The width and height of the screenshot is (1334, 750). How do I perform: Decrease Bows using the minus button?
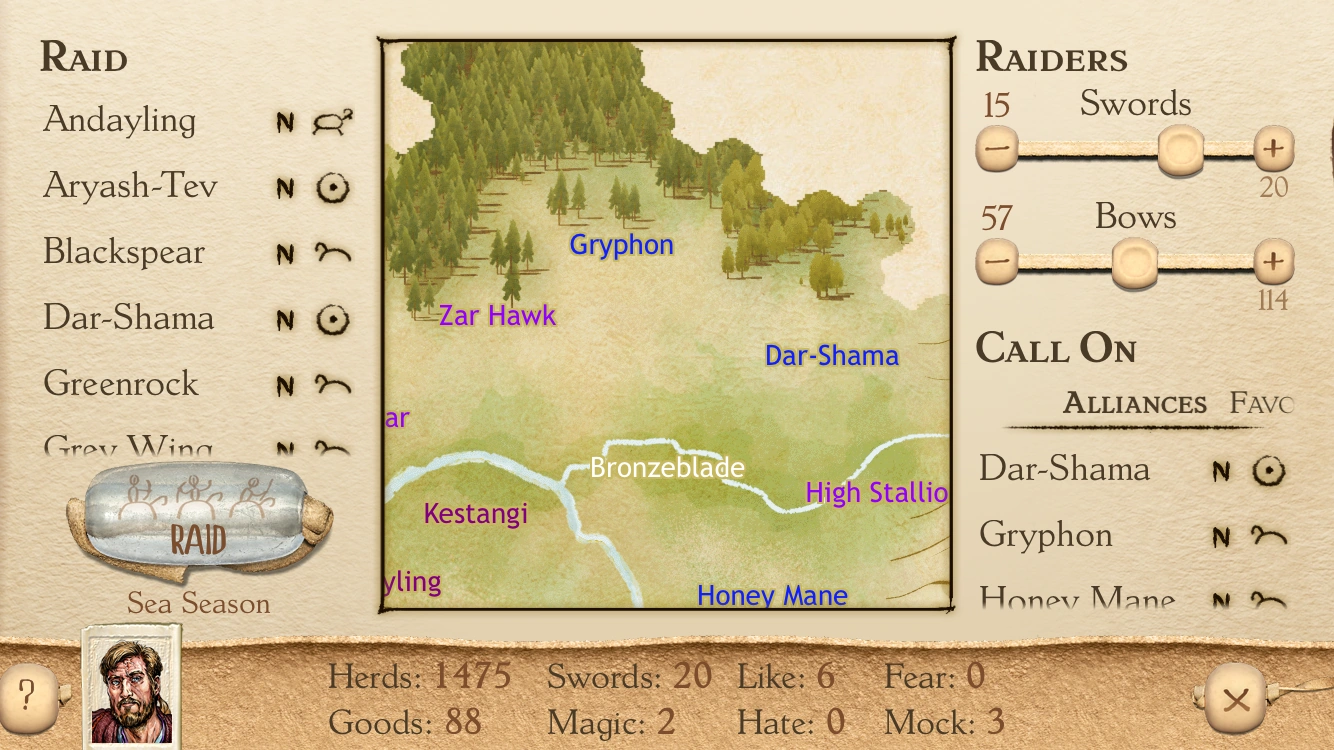pos(996,262)
